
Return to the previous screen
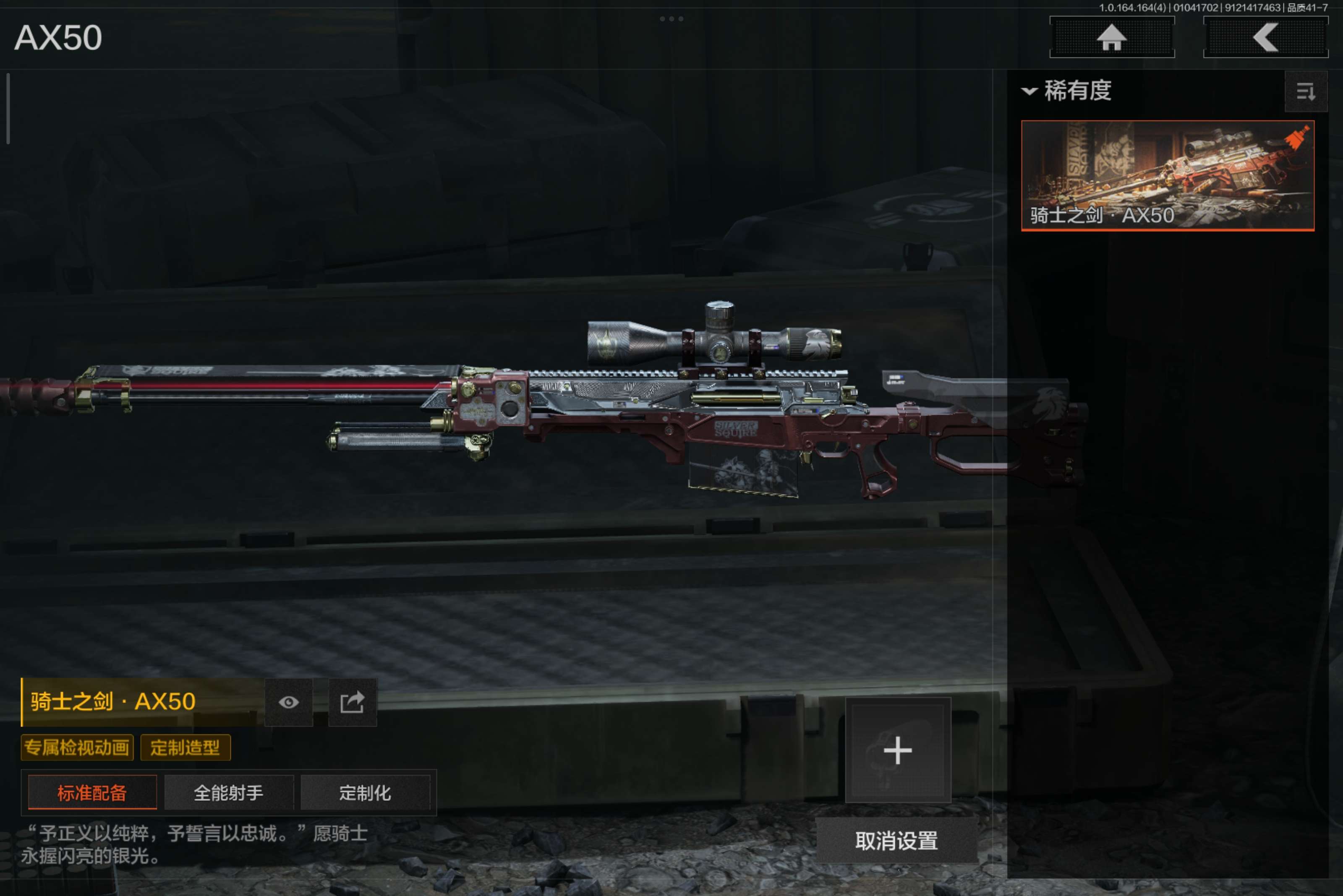[1265, 38]
